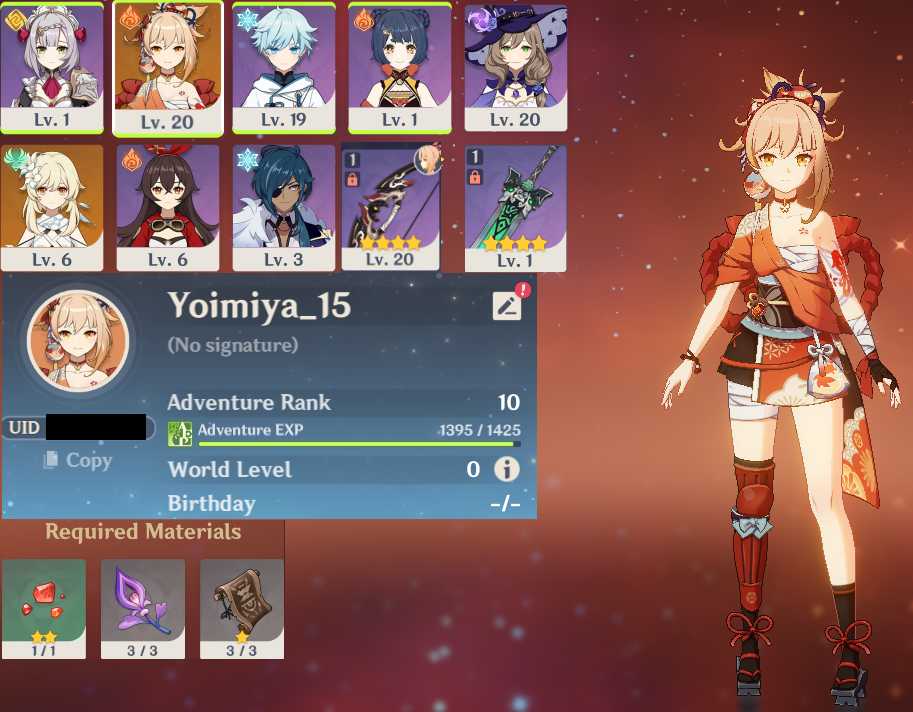
Task: Copy the UID
Action: point(78,460)
